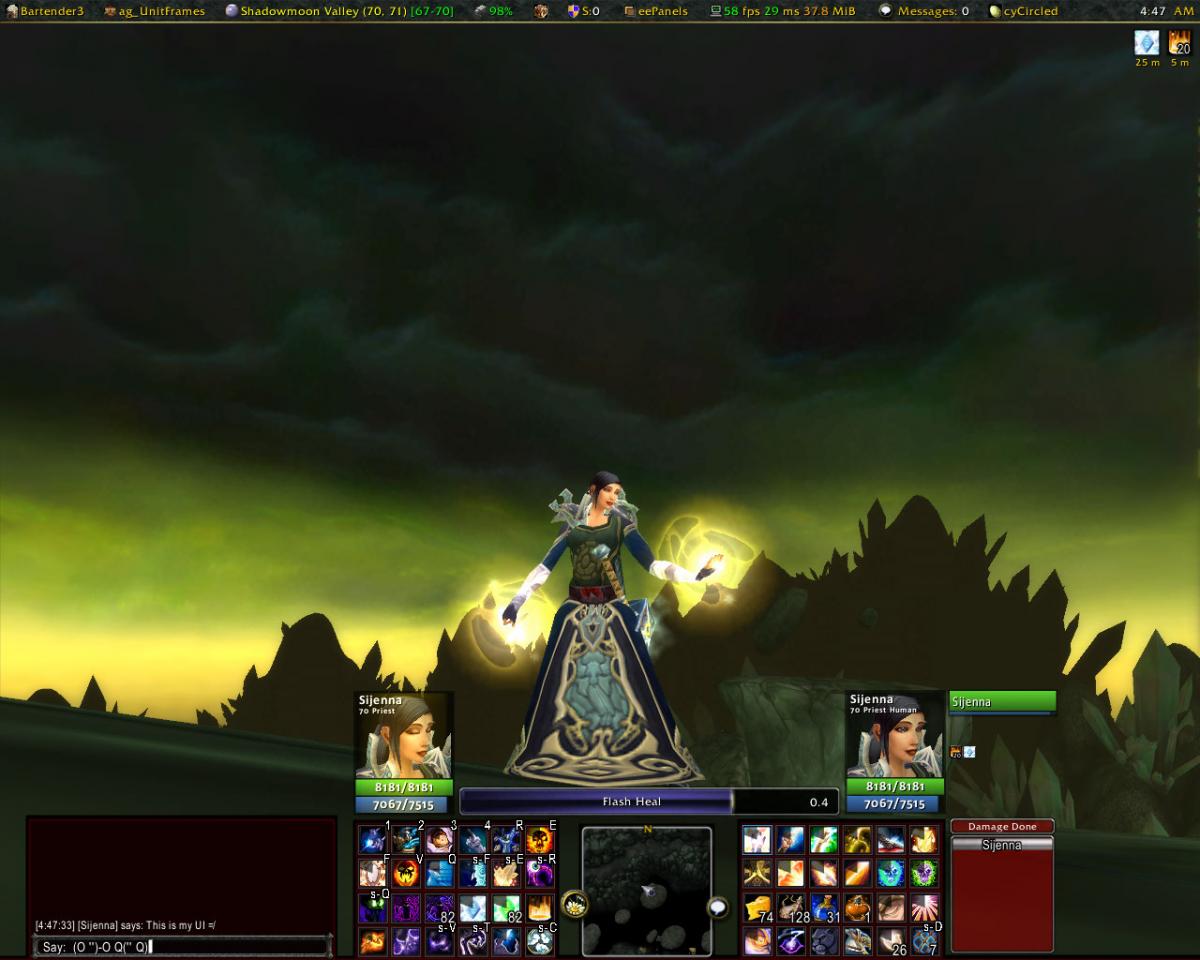1200x960 pixels.
Task: Focus the Say chat input box
Action: click(180, 947)
